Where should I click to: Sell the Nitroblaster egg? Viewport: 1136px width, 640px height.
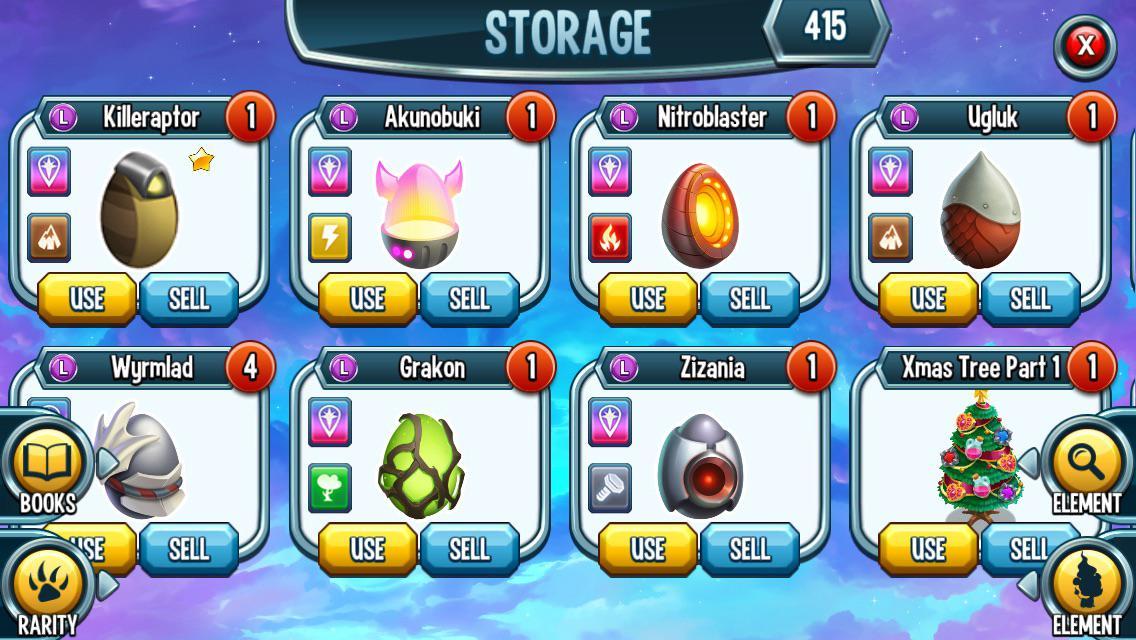pos(749,298)
